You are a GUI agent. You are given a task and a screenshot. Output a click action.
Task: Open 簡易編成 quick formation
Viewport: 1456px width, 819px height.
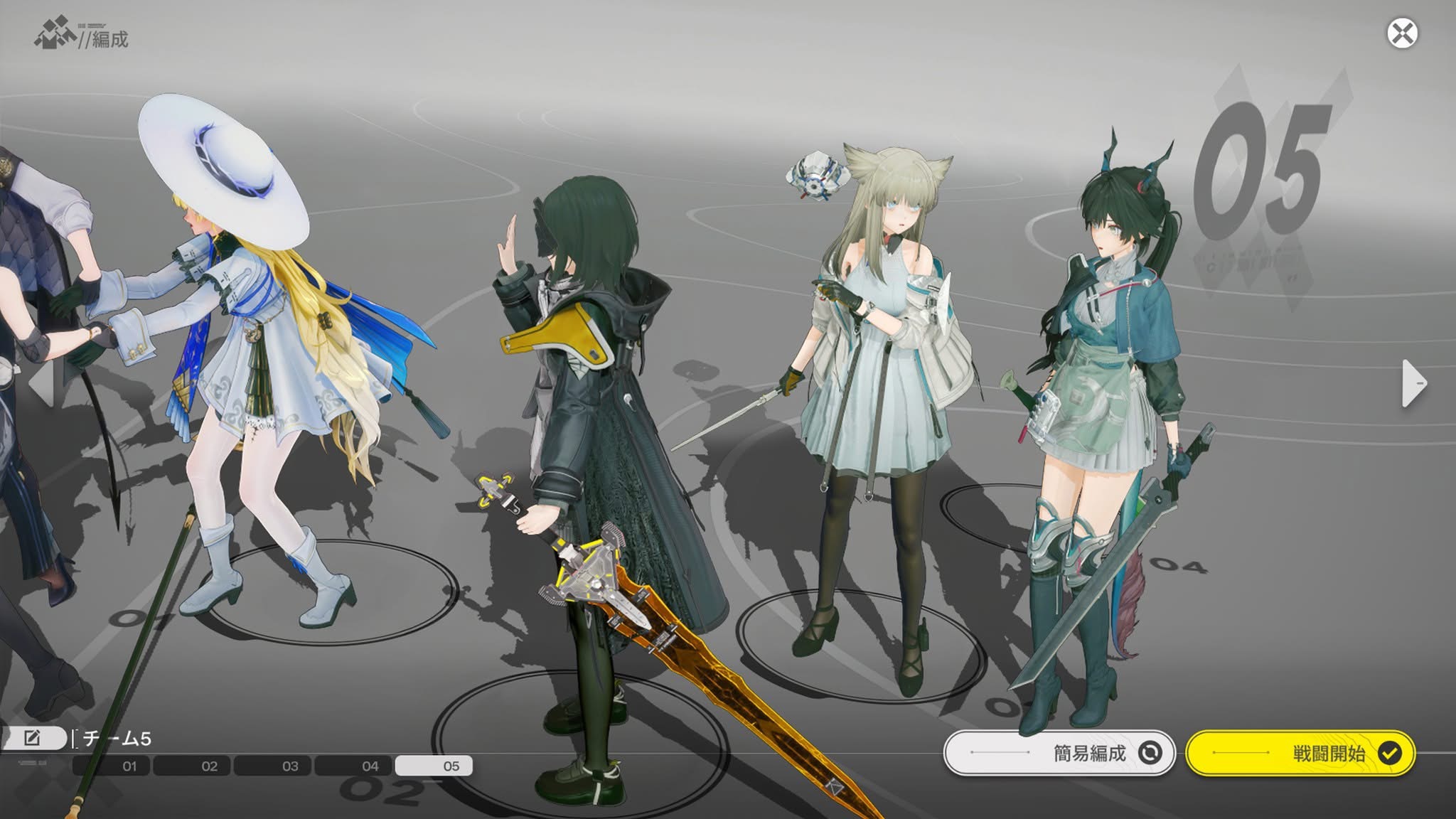[1059, 753]
